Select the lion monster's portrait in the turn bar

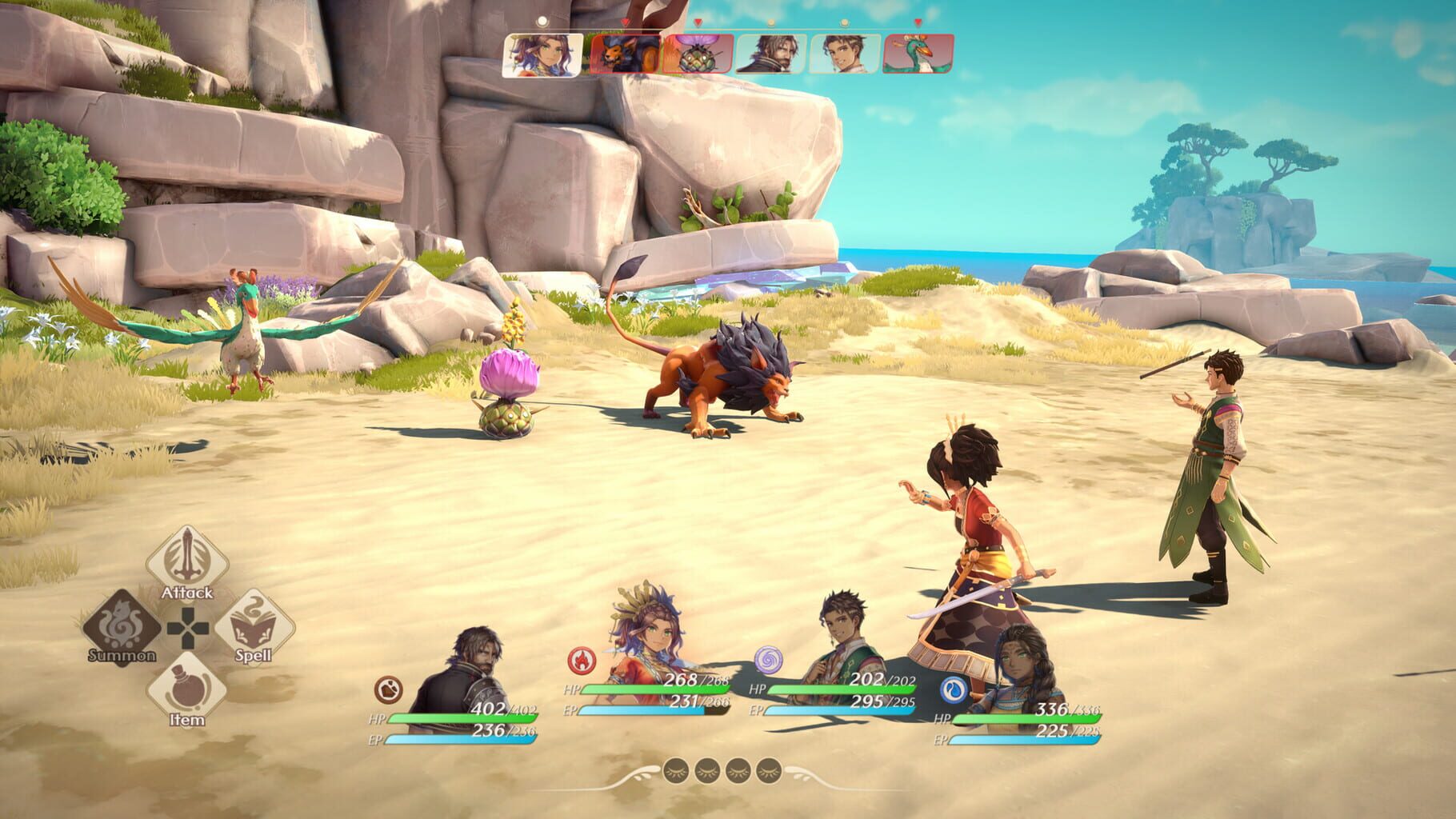point(624,54)
